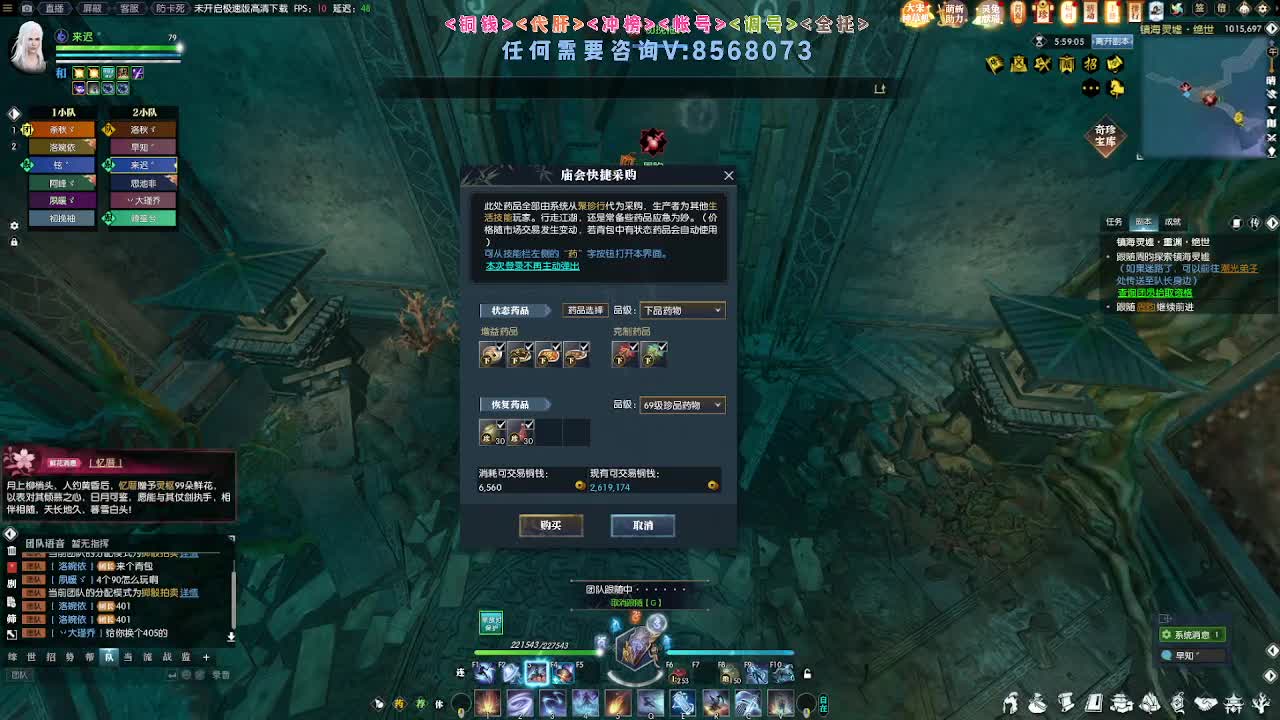Click the settings gear icon beside the minimap

click(1263, 8)
